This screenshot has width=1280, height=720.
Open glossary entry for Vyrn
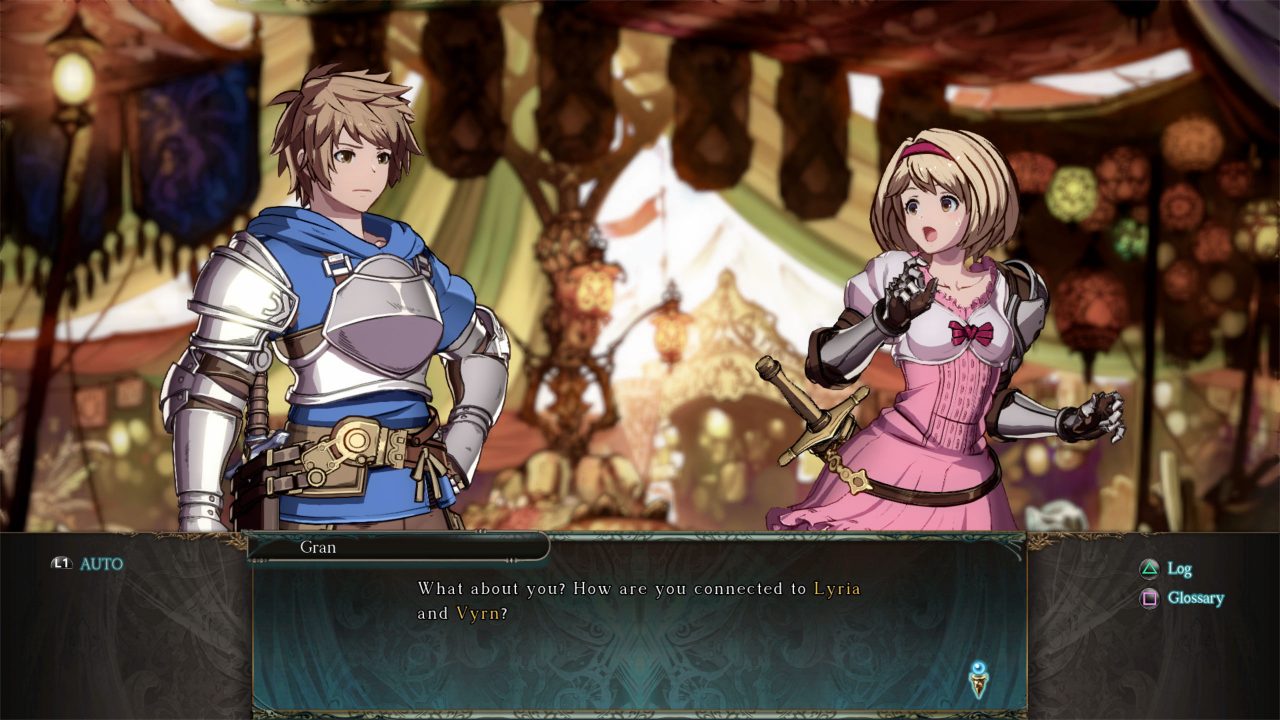tap(477, 613)
